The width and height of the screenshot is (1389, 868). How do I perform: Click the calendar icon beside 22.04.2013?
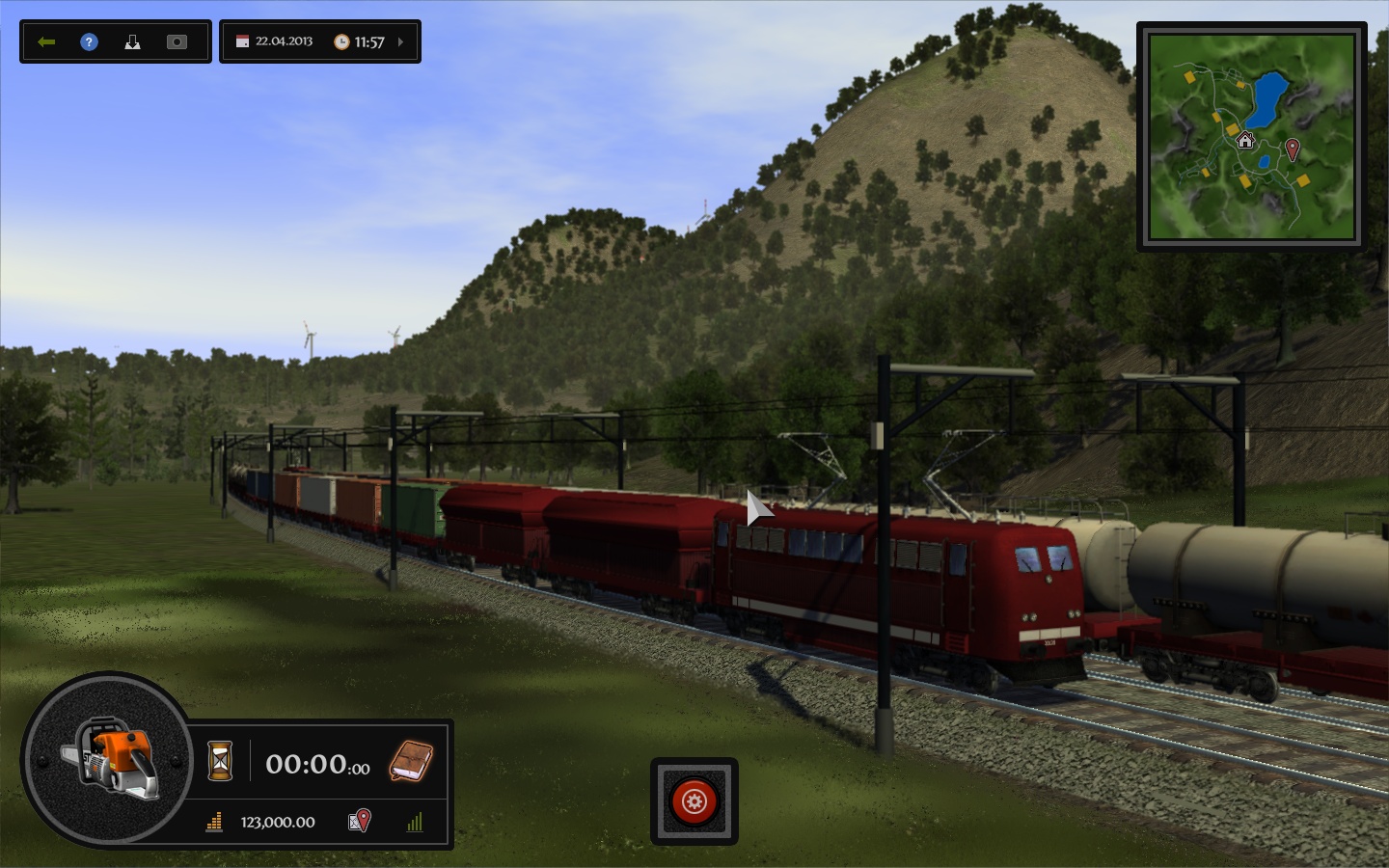(x=241, y=41)
